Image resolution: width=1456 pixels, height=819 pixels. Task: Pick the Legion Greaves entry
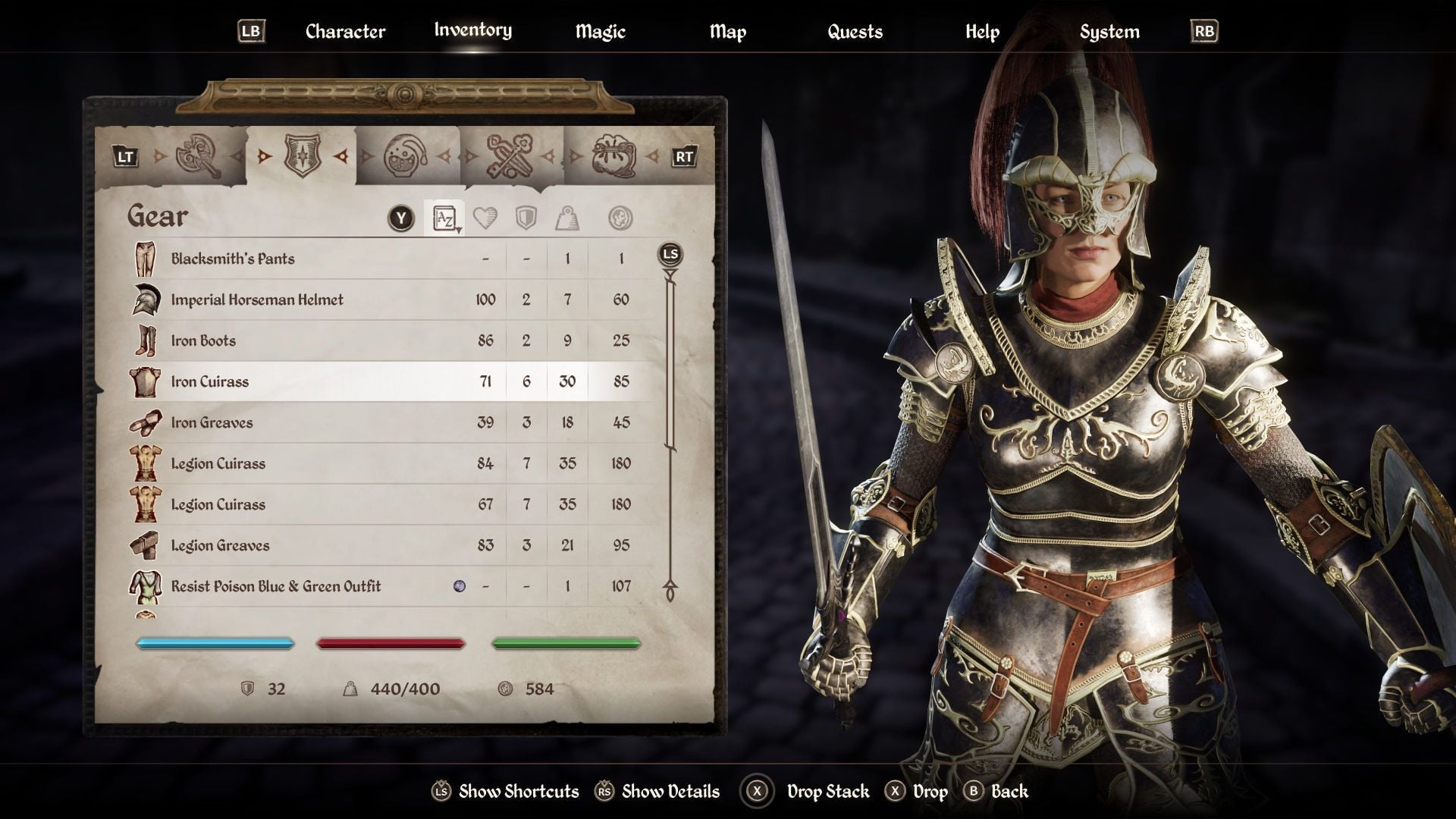[220, 545]
